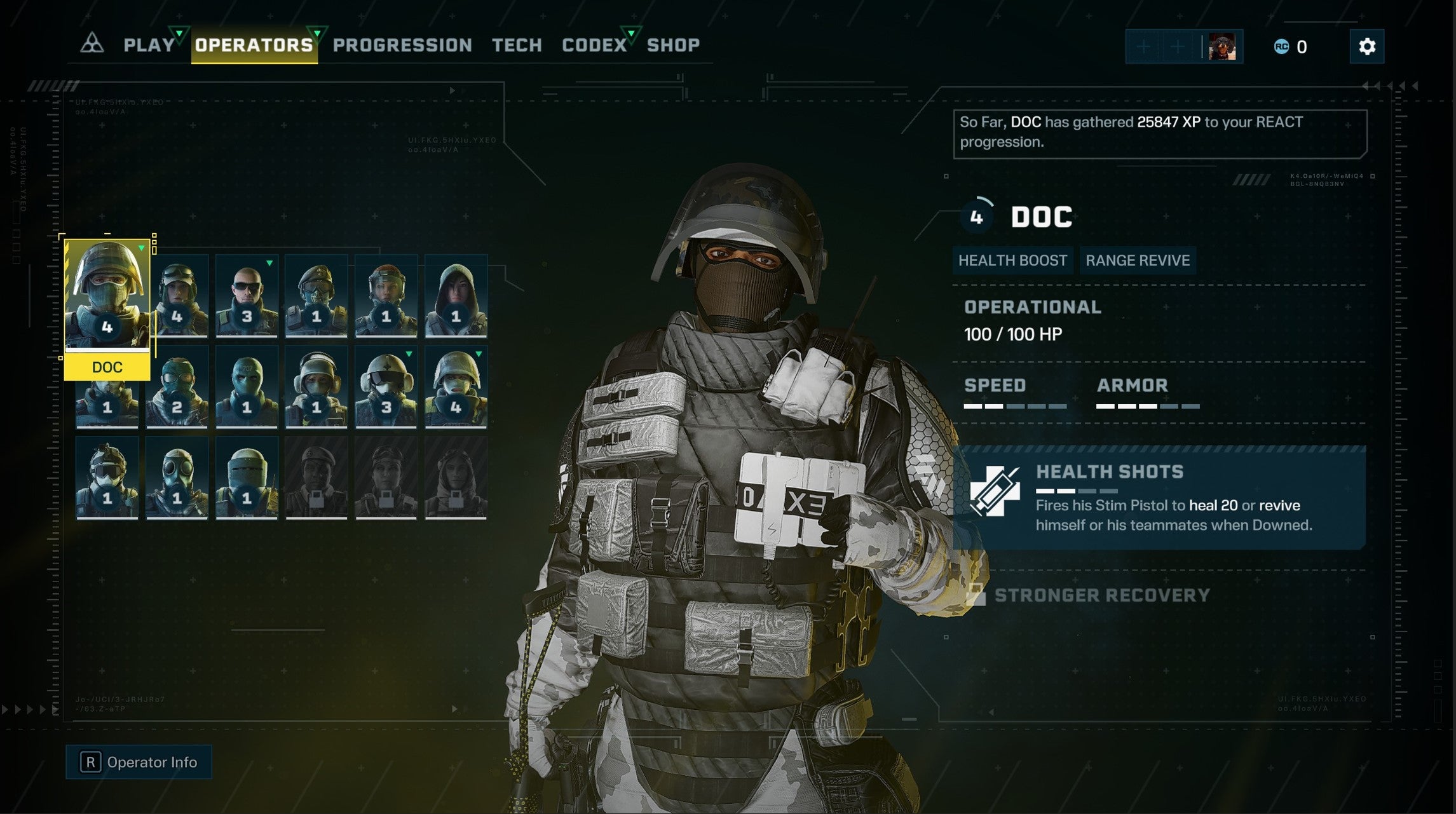Select the RANGE REVIVE tag
This screenshot has width=1456, height=814.
(1137, 260)
